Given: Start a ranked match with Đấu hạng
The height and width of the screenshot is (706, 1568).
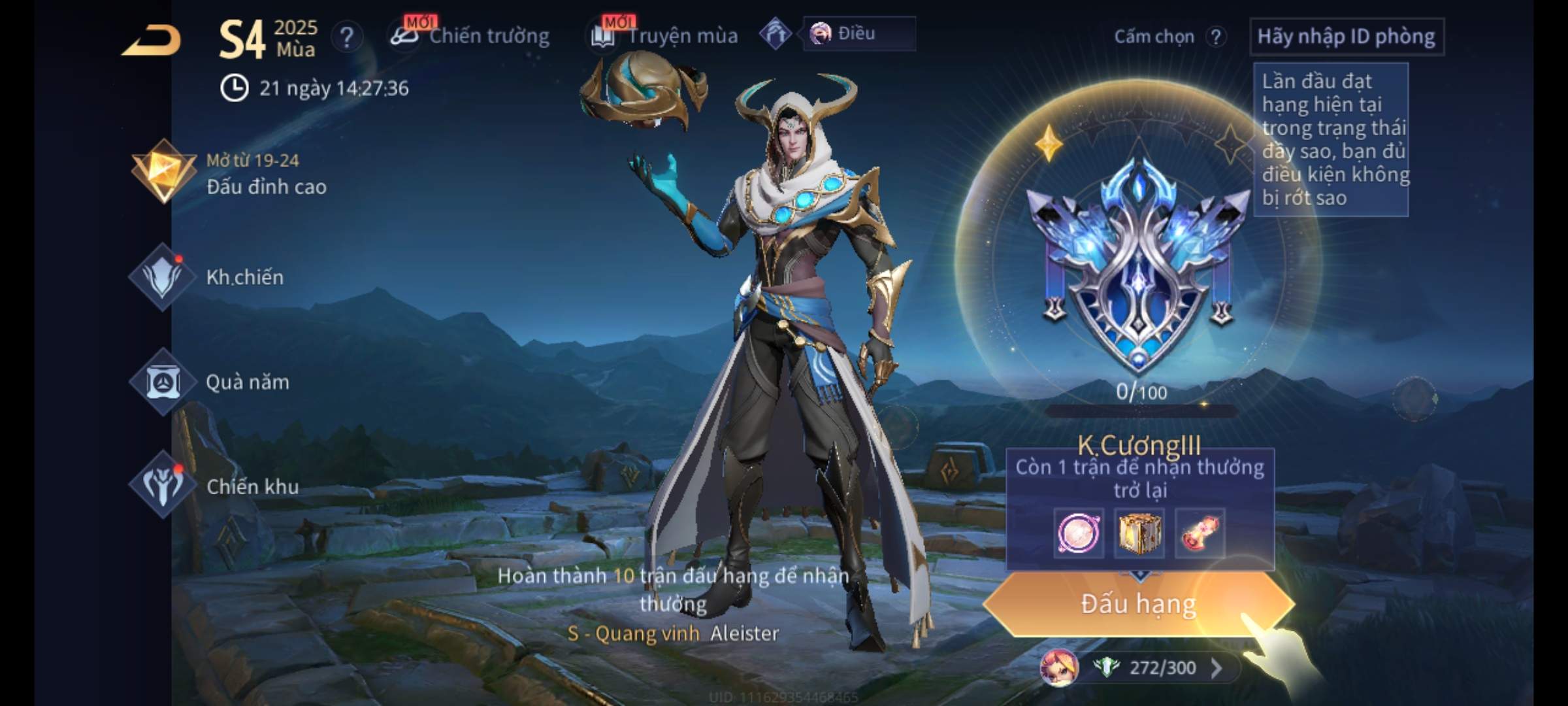Looking at the screenshot, I should point(1138,604).
